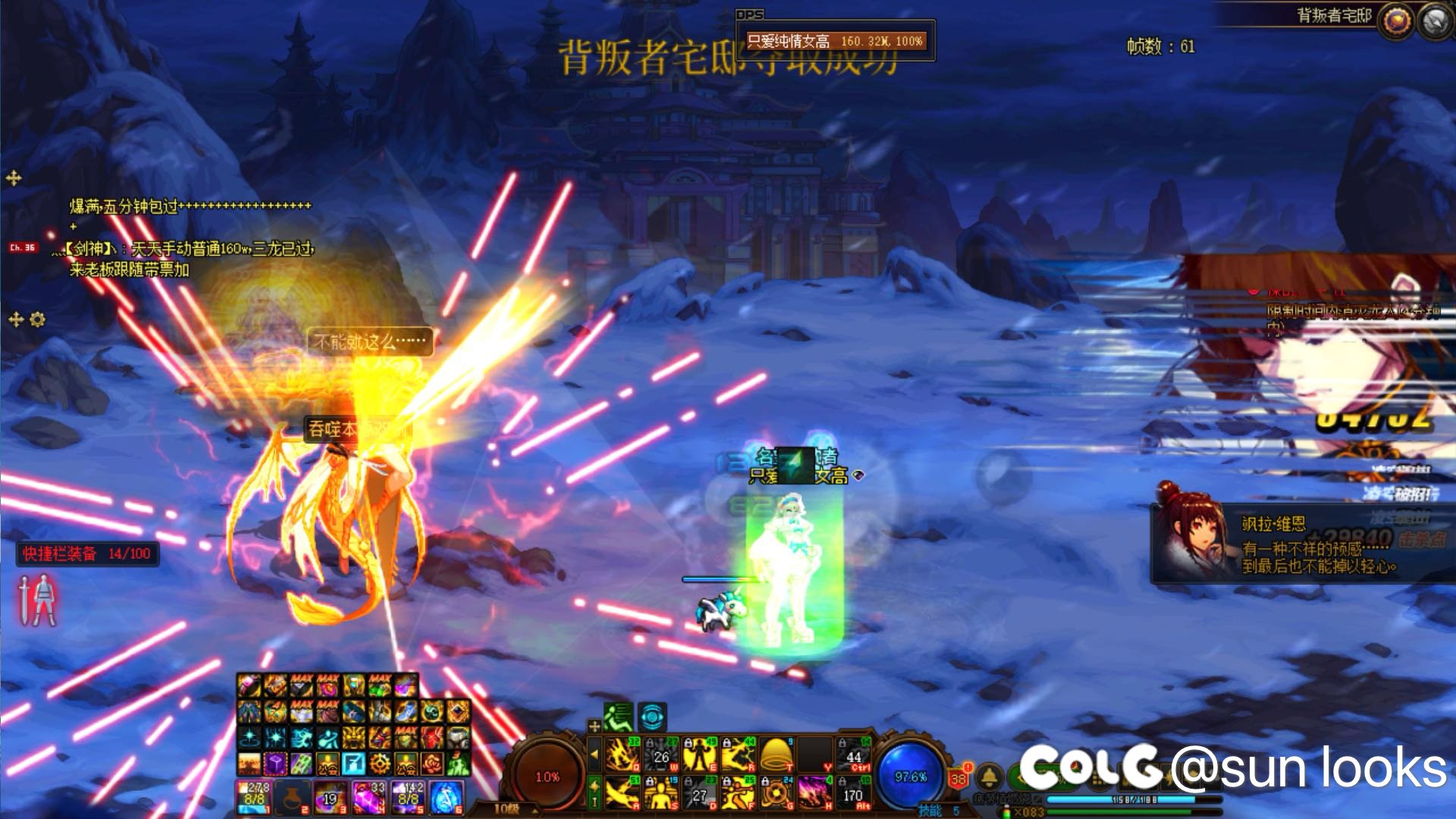Trigger the purple beast skill on H
Screen dimensions: 1456x819
pyautogui.click(x=814, y=793)
